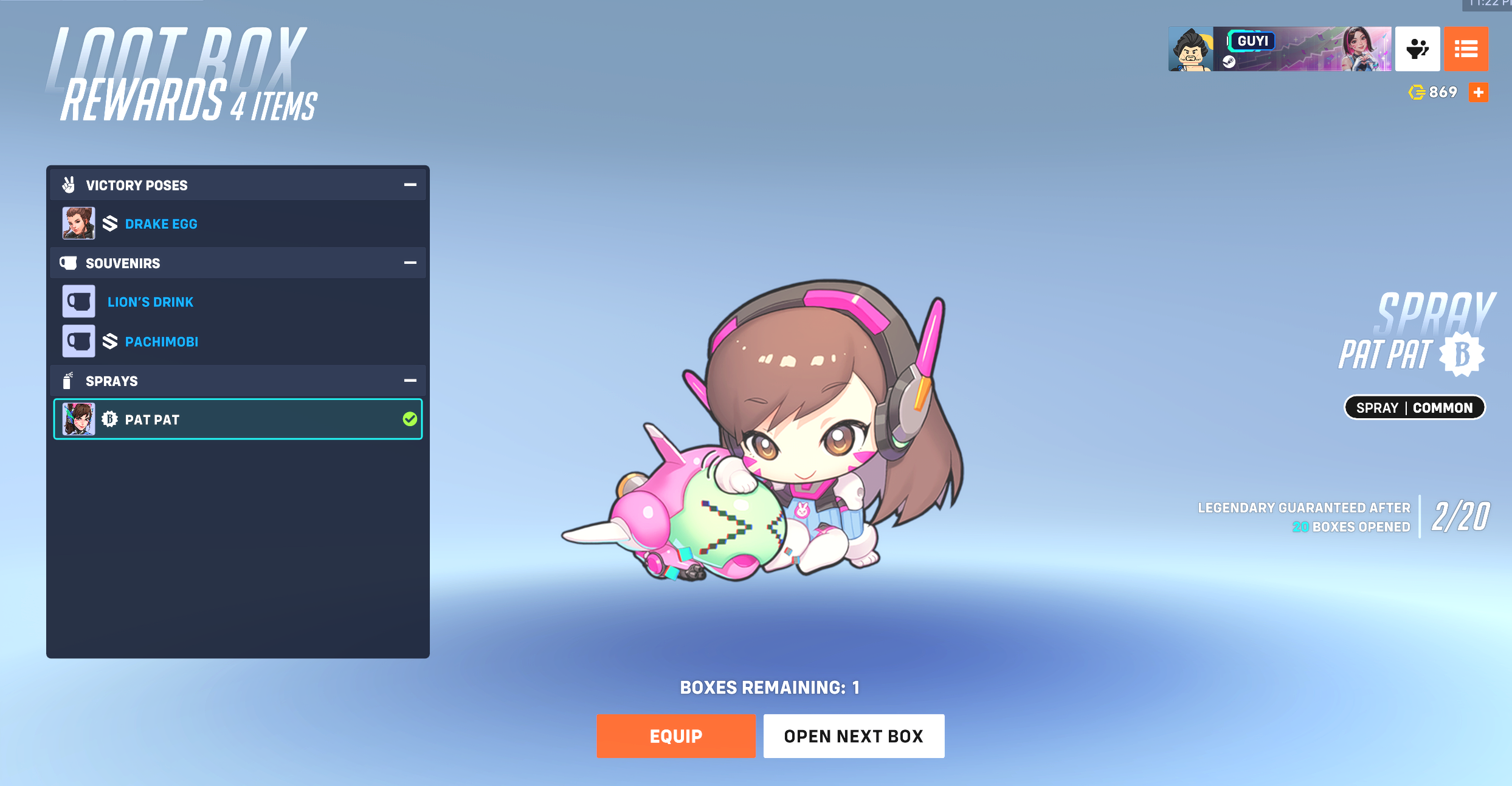Click the Victory Poses hand icon
Screen dimensions: 1512x786
click(x=68, y=184)
